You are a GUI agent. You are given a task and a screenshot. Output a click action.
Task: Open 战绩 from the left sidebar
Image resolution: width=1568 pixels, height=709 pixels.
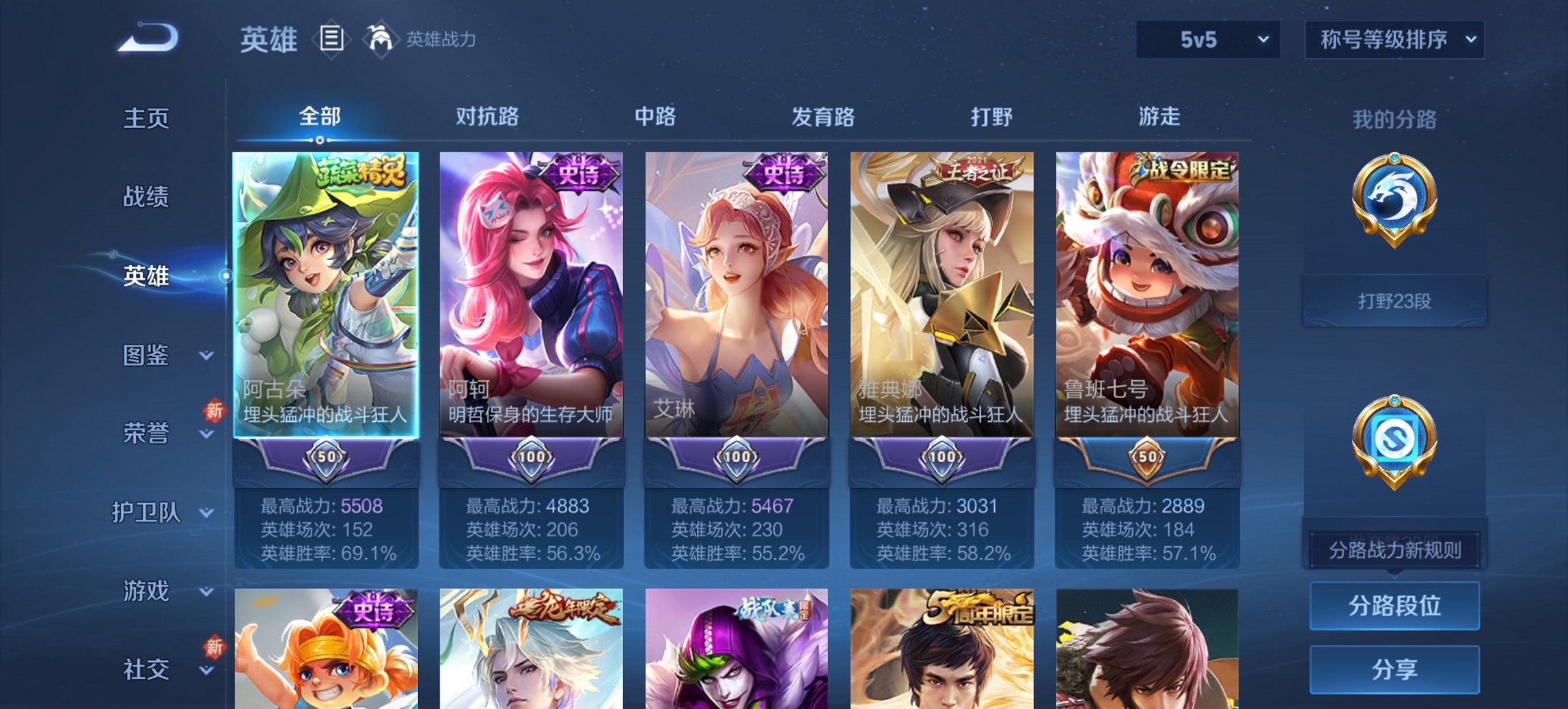click(x=146, y=197)
